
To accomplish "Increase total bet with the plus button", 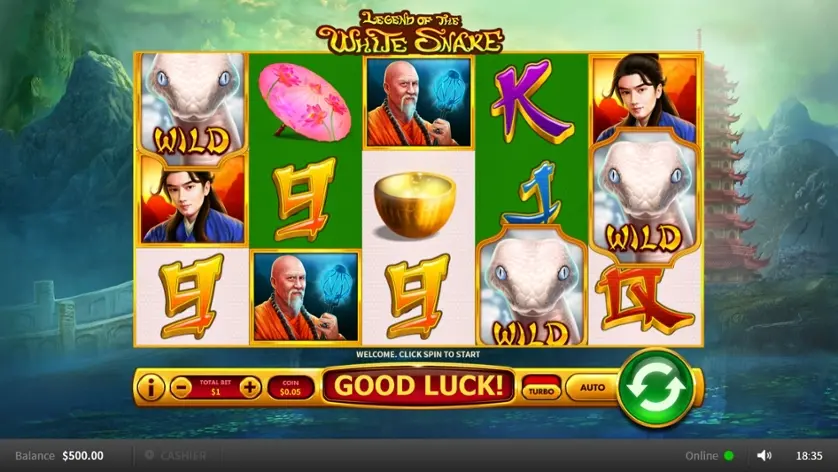I will [249, 387].
